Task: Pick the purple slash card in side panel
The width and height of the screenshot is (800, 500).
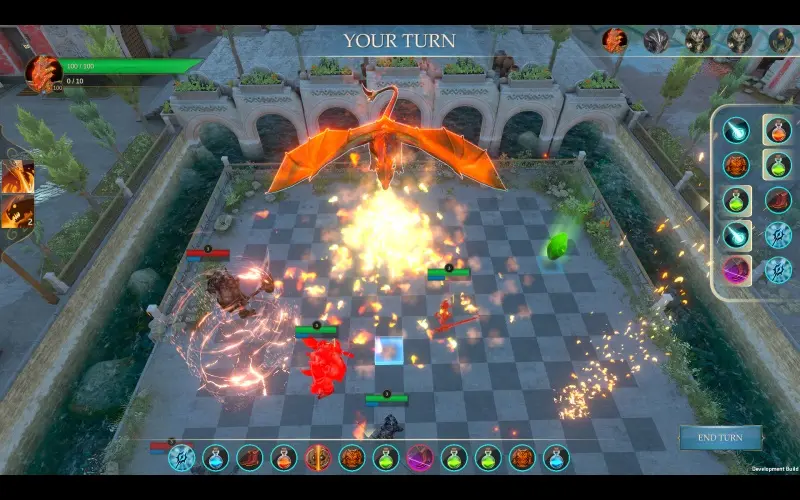Action: click(x=737, y=270)
